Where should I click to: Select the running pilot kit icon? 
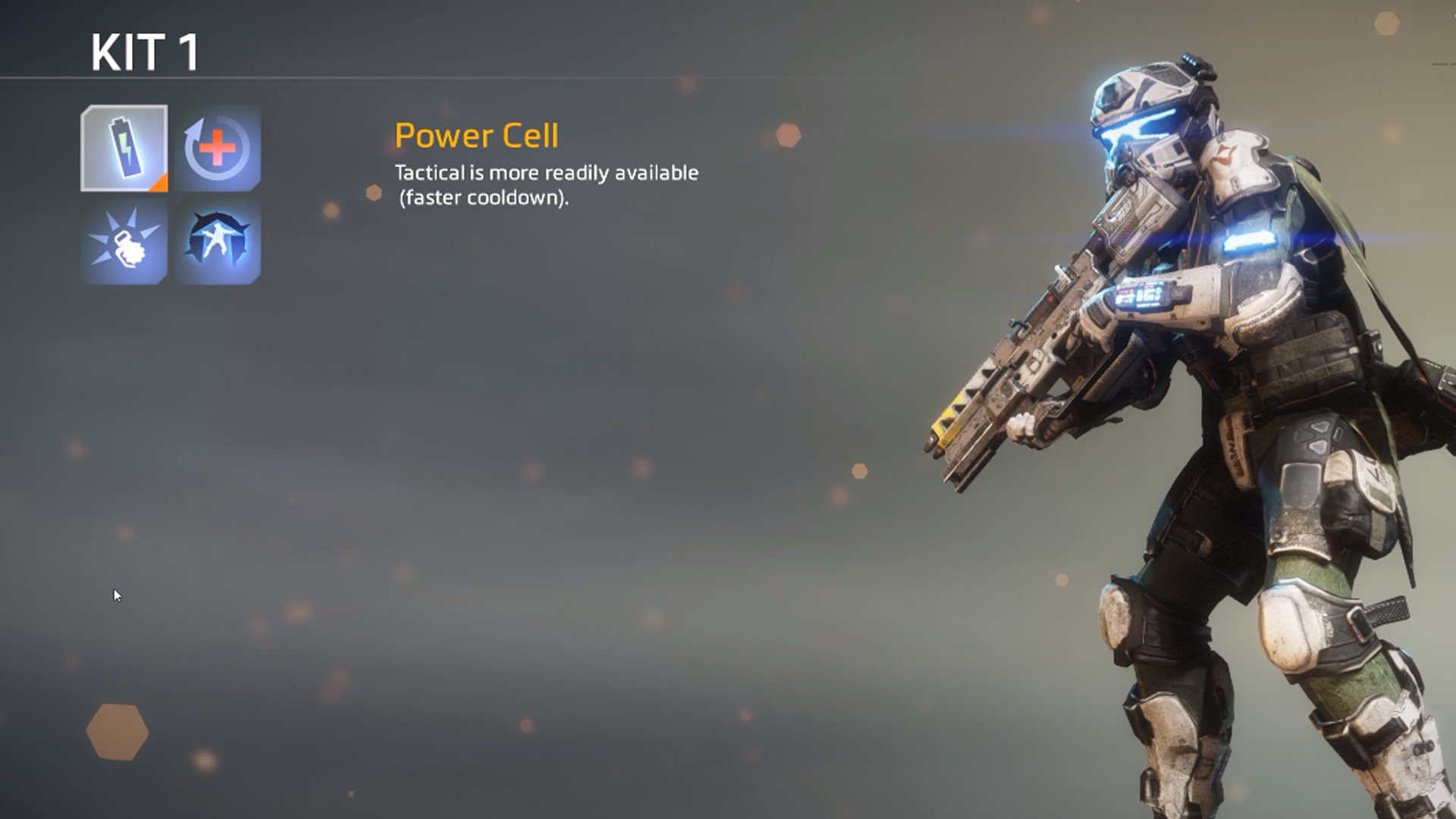pos(218,242)
